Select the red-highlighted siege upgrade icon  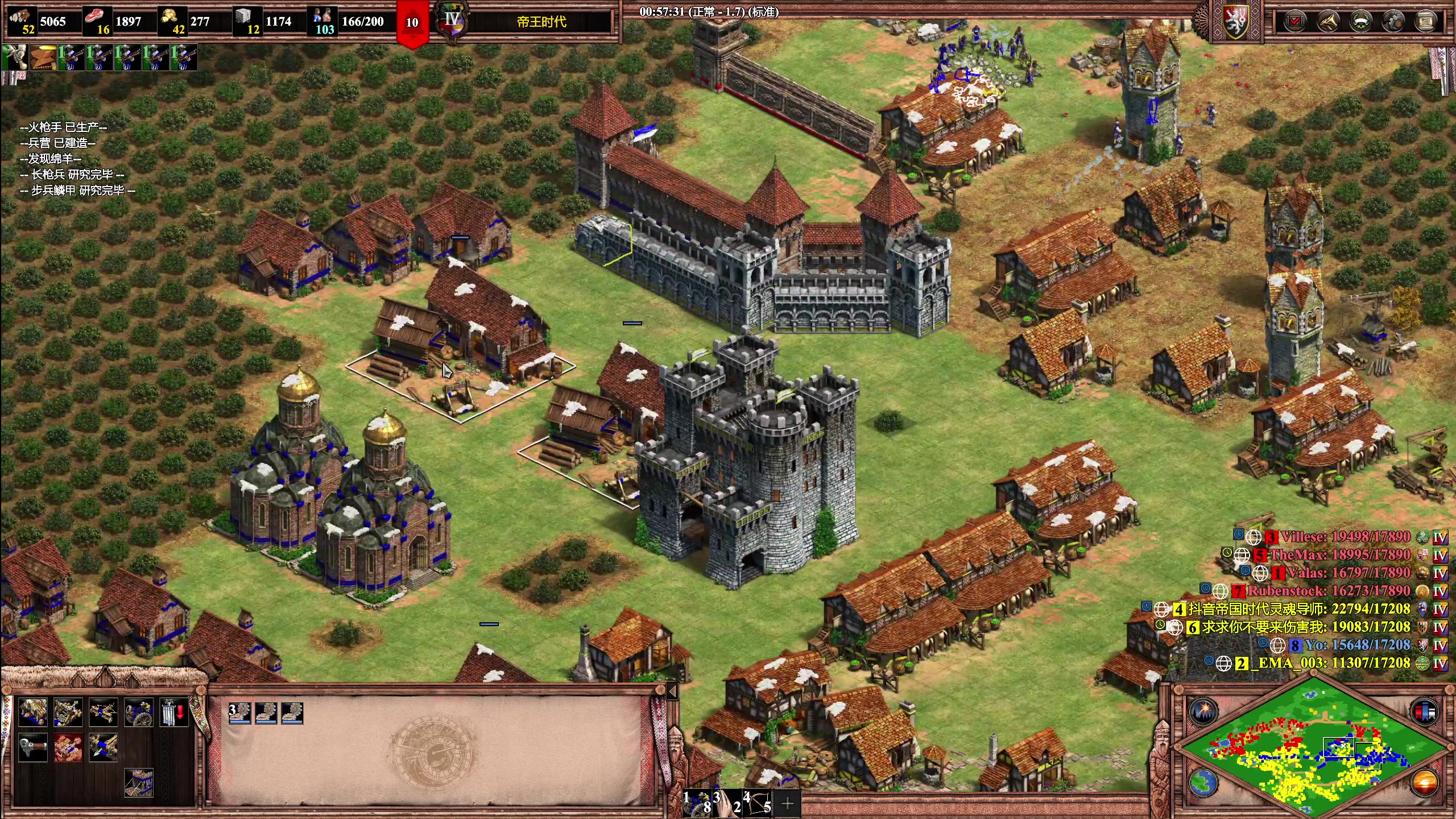tap(68, 747)
